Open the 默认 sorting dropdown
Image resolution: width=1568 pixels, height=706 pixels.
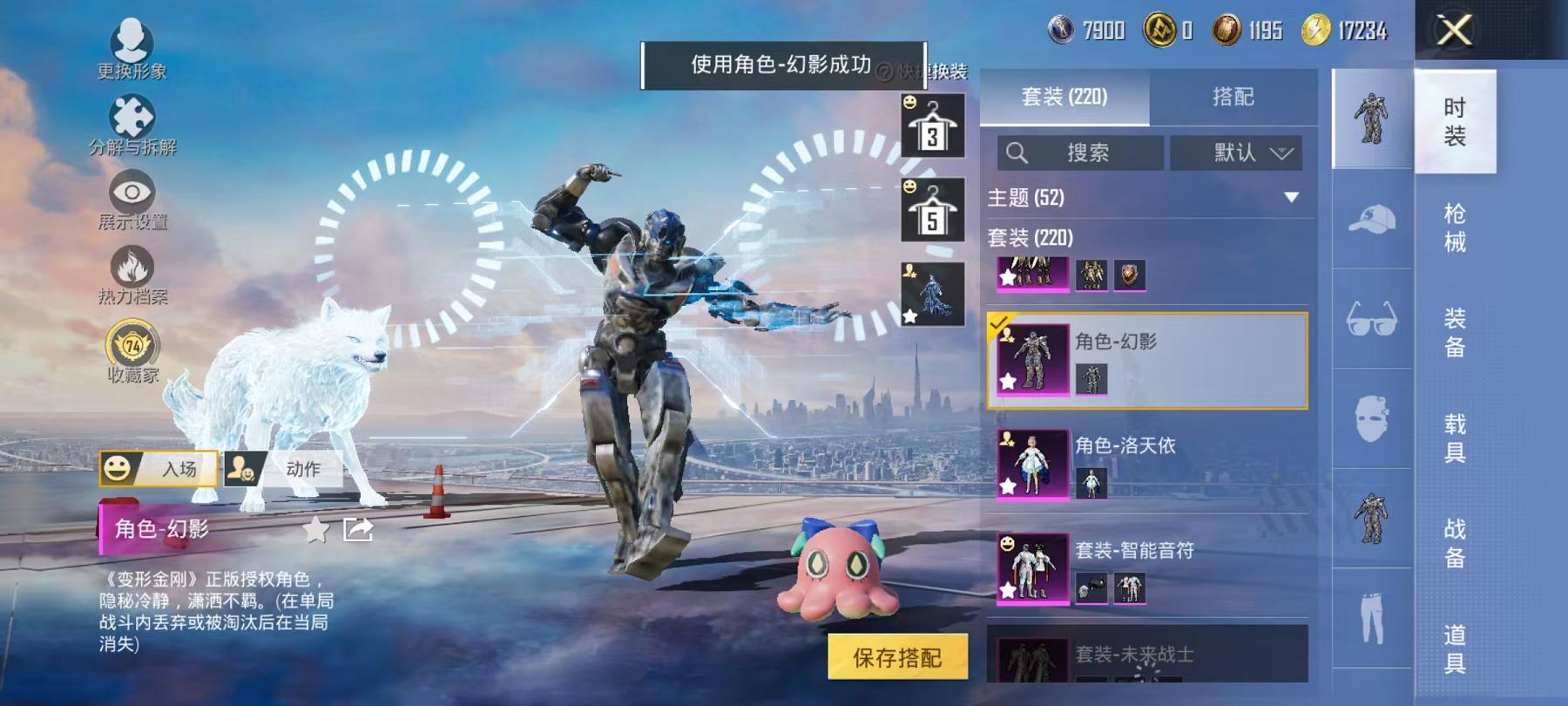(x=1237, y=153)
